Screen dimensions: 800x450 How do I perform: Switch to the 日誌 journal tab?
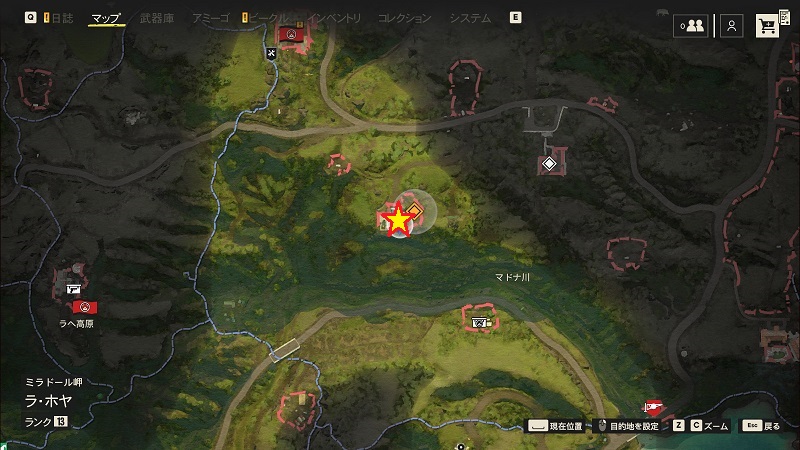[x=60, y=18]
